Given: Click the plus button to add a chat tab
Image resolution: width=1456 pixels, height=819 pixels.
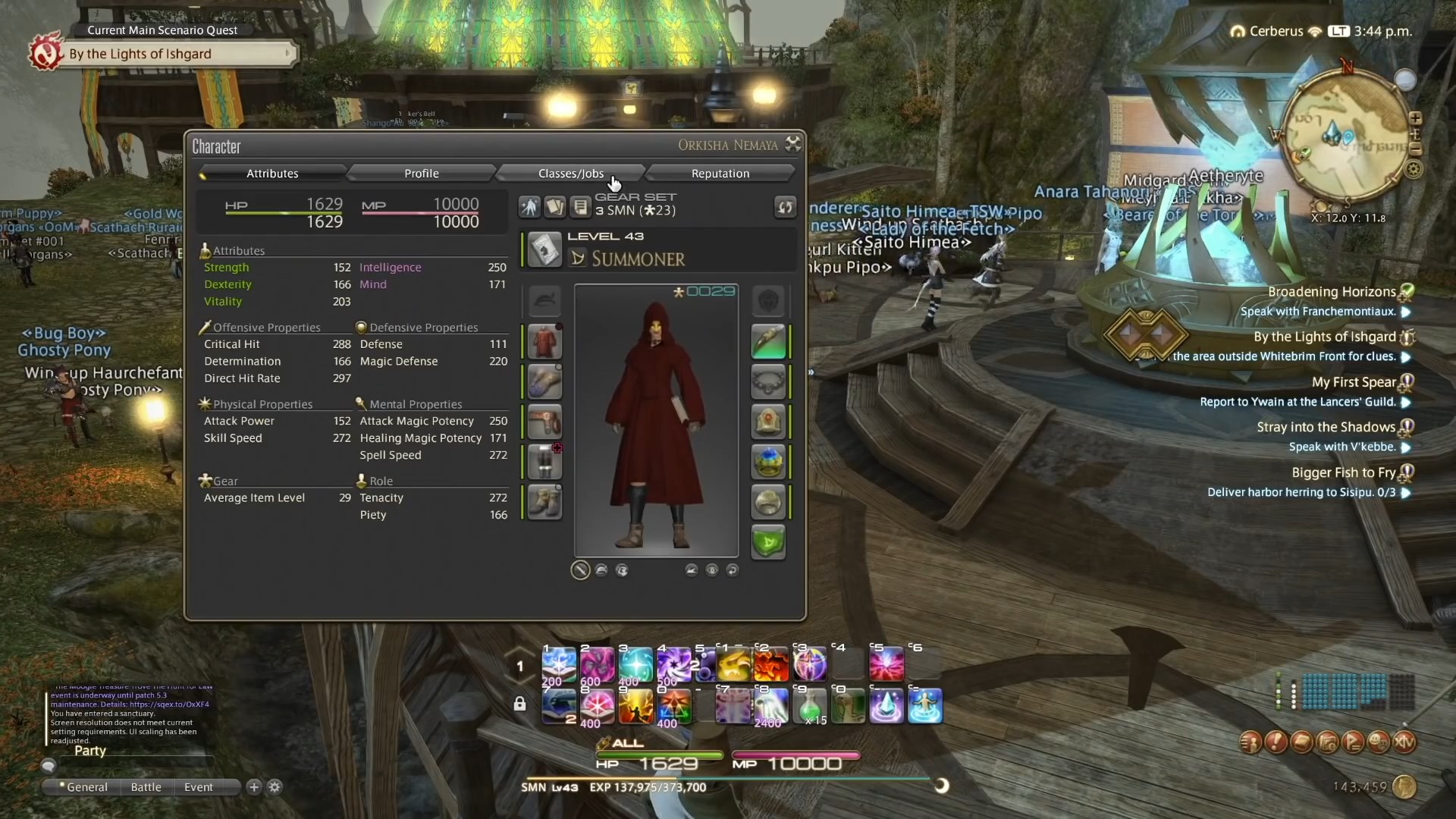Looking at the screenshot, I should (x=253, y=787).
